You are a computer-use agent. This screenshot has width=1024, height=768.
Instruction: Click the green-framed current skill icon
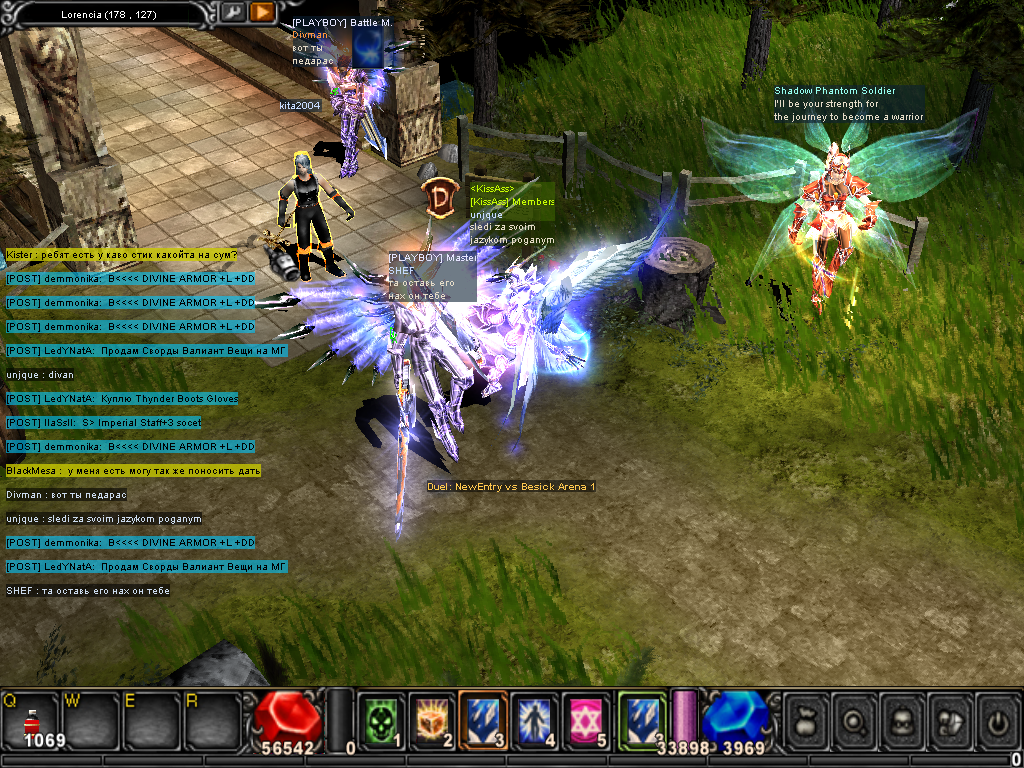641,717
